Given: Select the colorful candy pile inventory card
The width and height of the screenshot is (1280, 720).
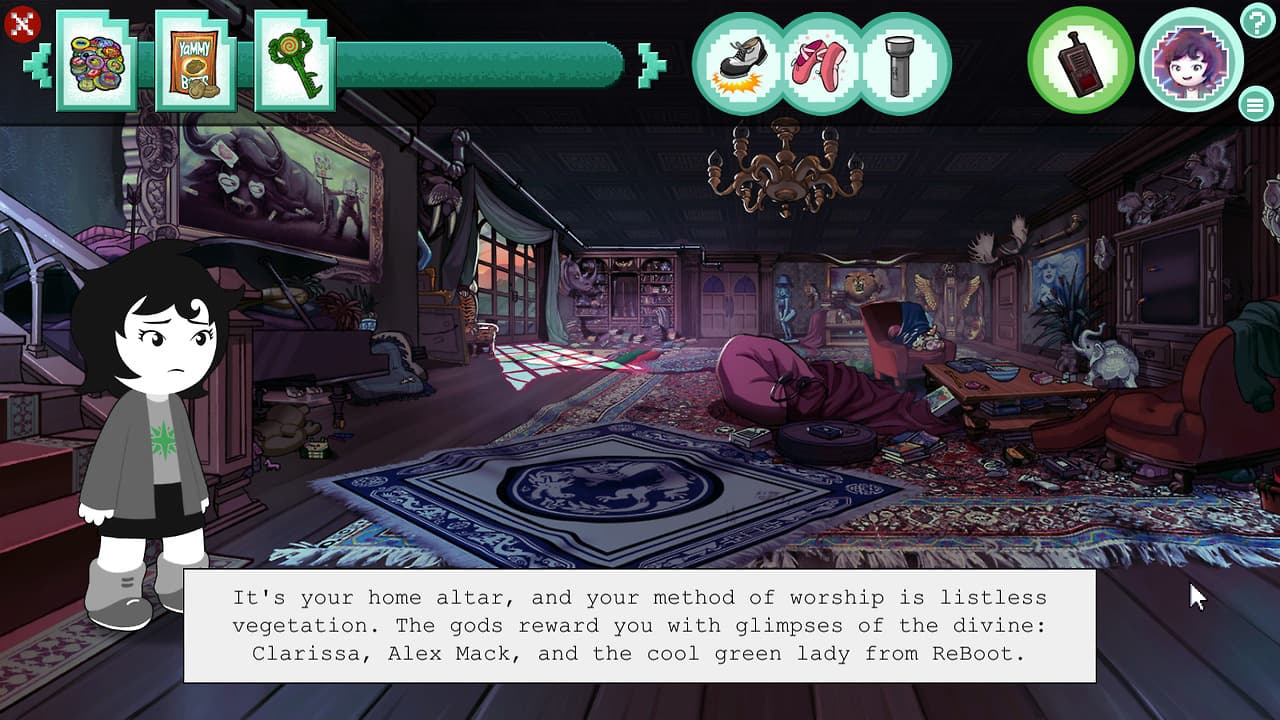Looking at the screenshot, I should [x=96, y=62].
